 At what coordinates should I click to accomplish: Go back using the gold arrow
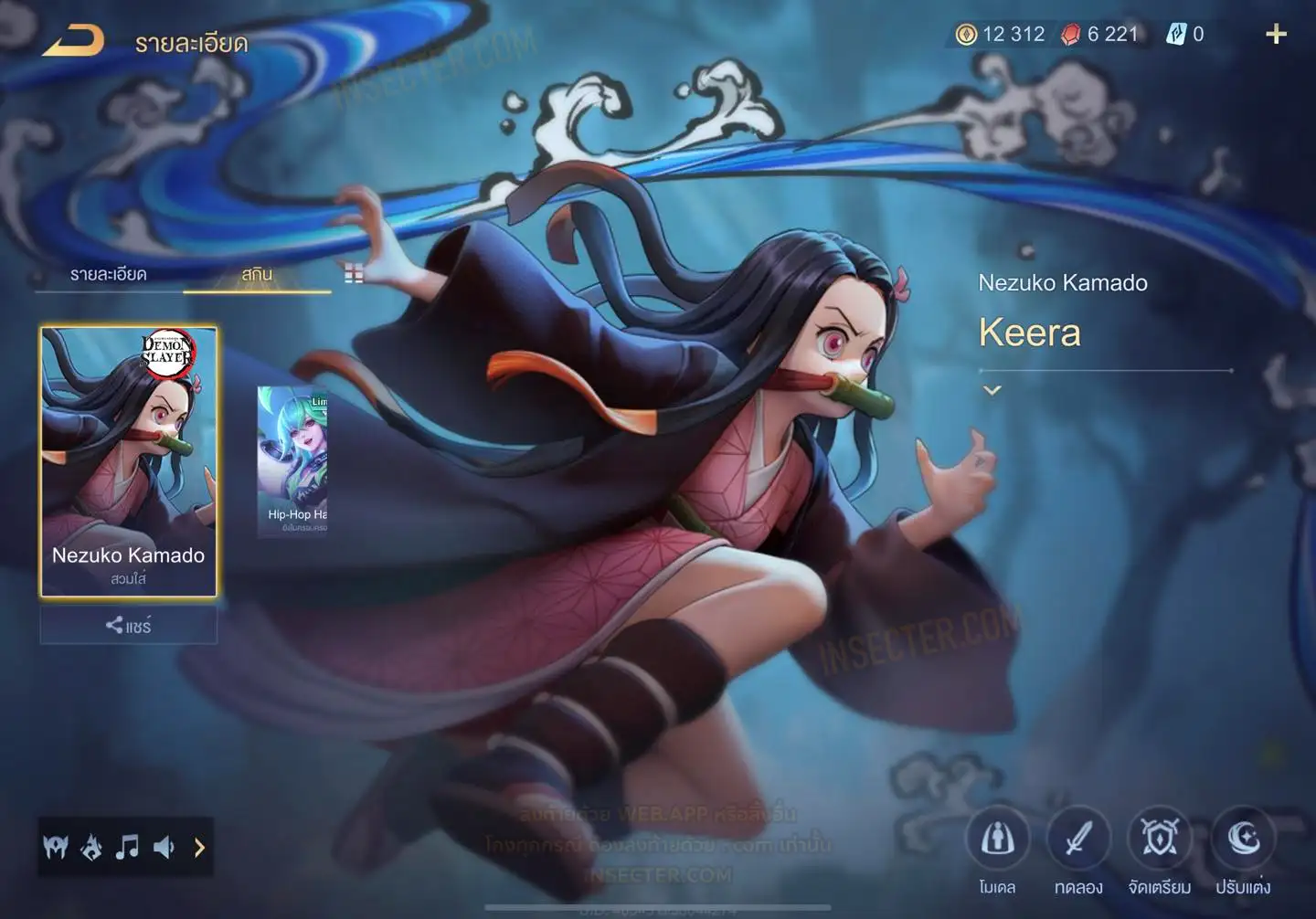coord(73,41)
